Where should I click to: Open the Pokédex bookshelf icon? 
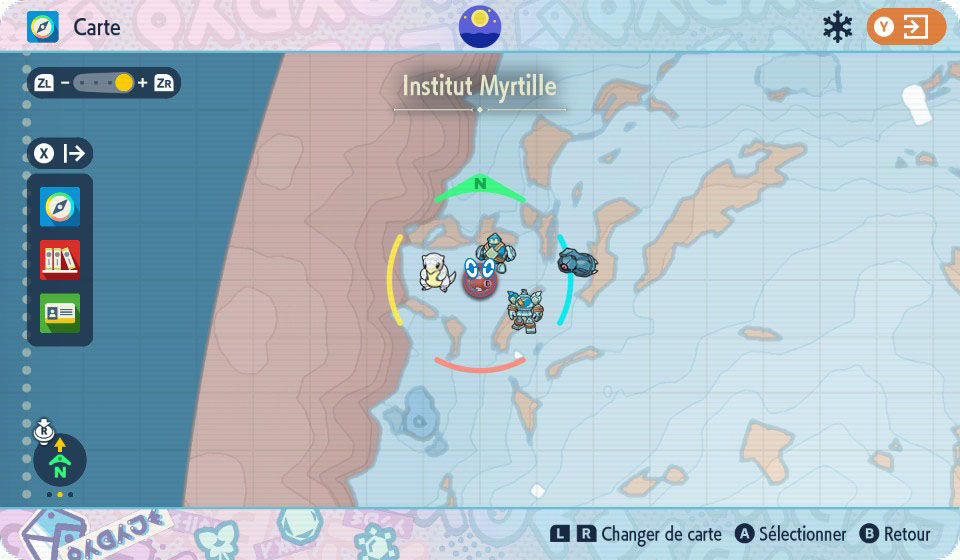pos(60,260)
